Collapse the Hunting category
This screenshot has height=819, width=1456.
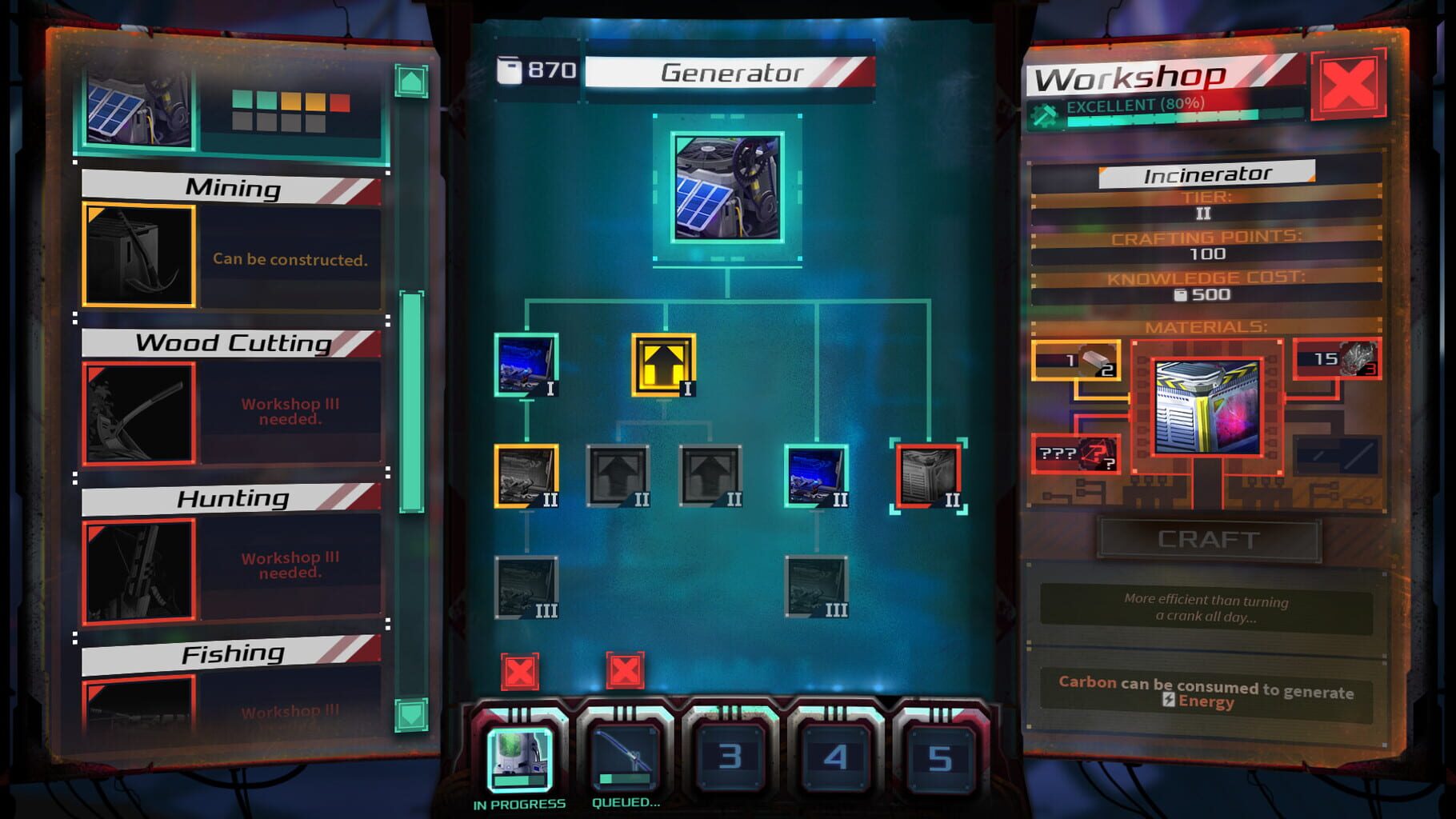click(x=230, y=497)
